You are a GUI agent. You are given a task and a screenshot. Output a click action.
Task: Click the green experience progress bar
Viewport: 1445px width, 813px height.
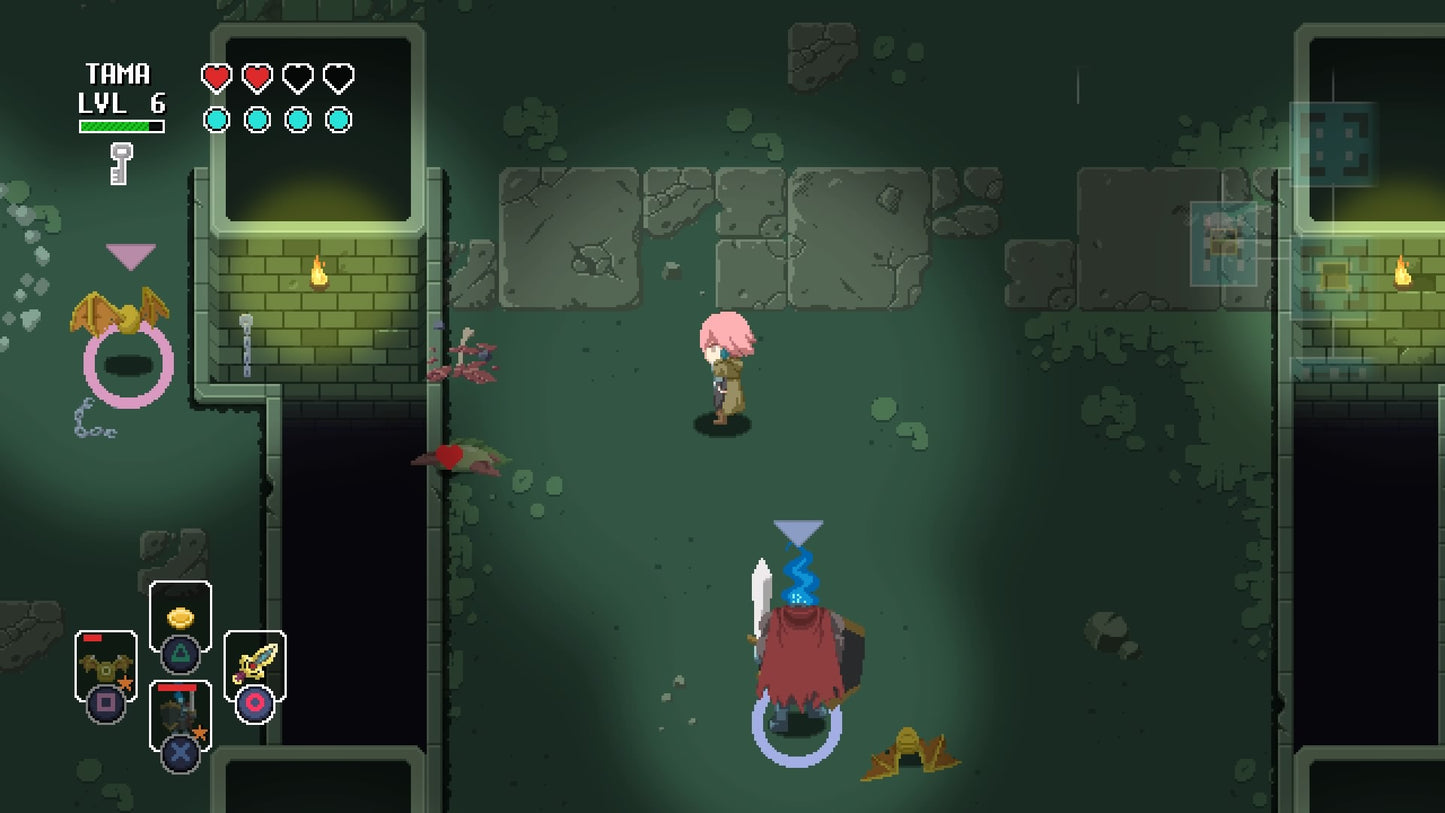pos(120,126)
